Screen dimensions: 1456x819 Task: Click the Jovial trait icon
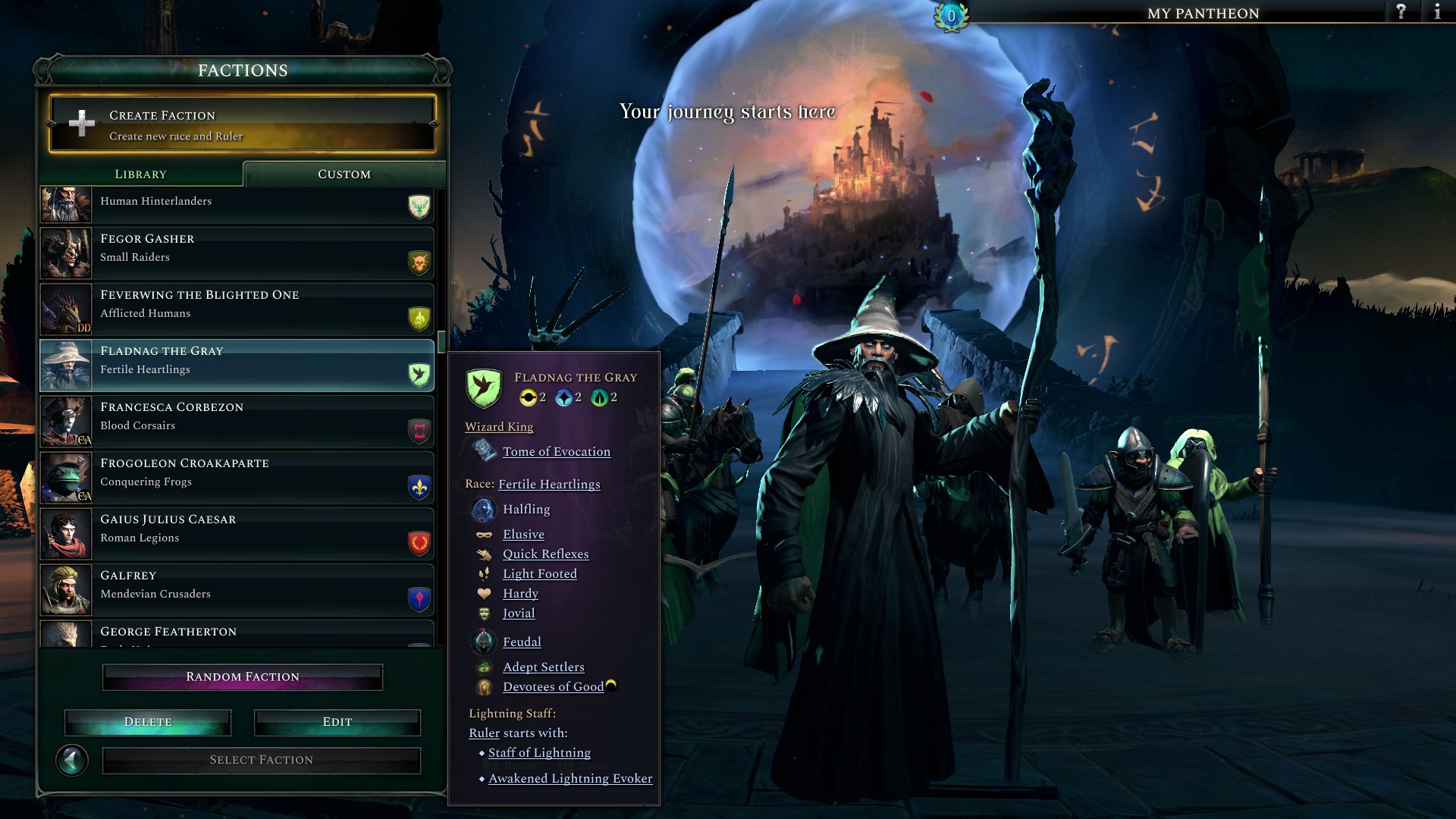[485, 613]
